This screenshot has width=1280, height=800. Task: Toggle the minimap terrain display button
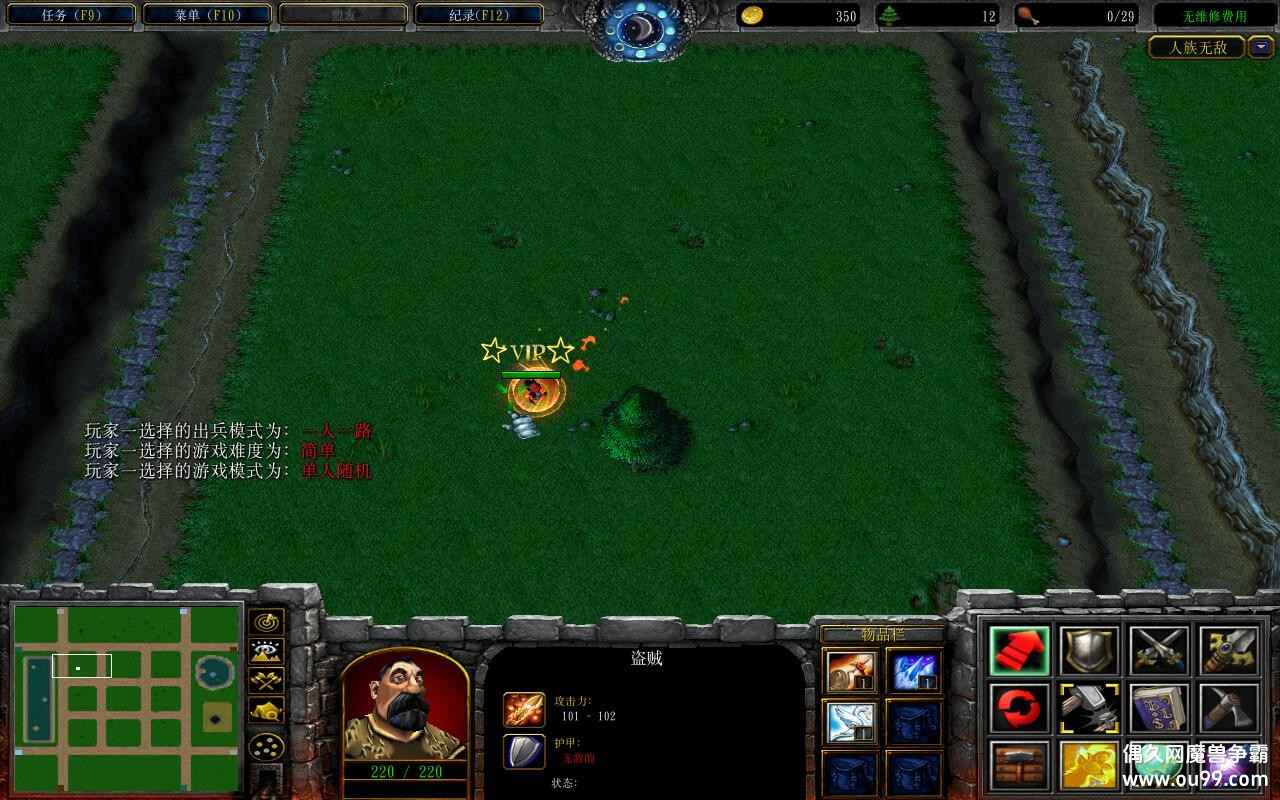pyautogui.click(x=266, y=651)
